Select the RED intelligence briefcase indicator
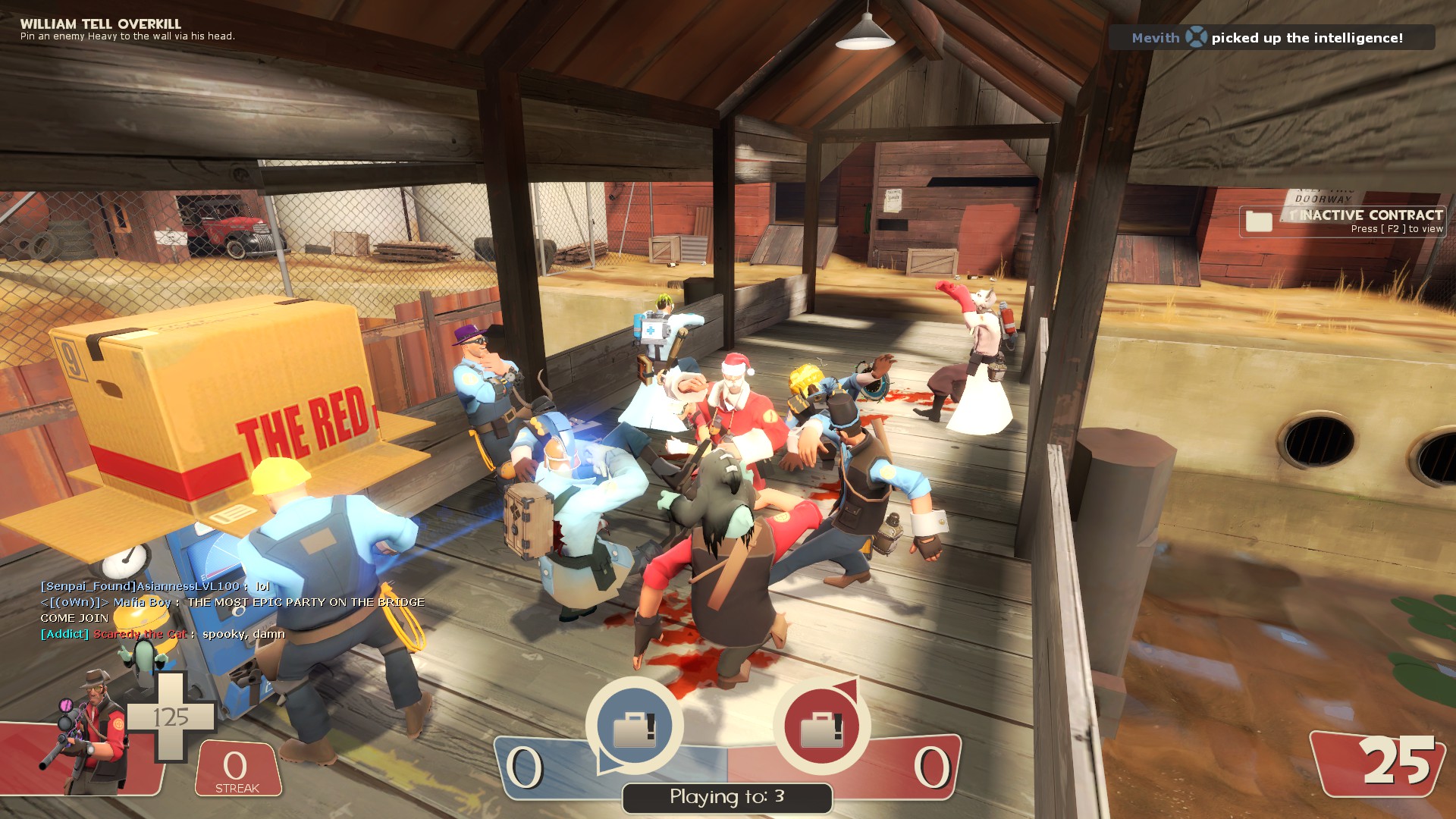The width and height of the screenshot is (1456, 819). [x=821, y=726]
